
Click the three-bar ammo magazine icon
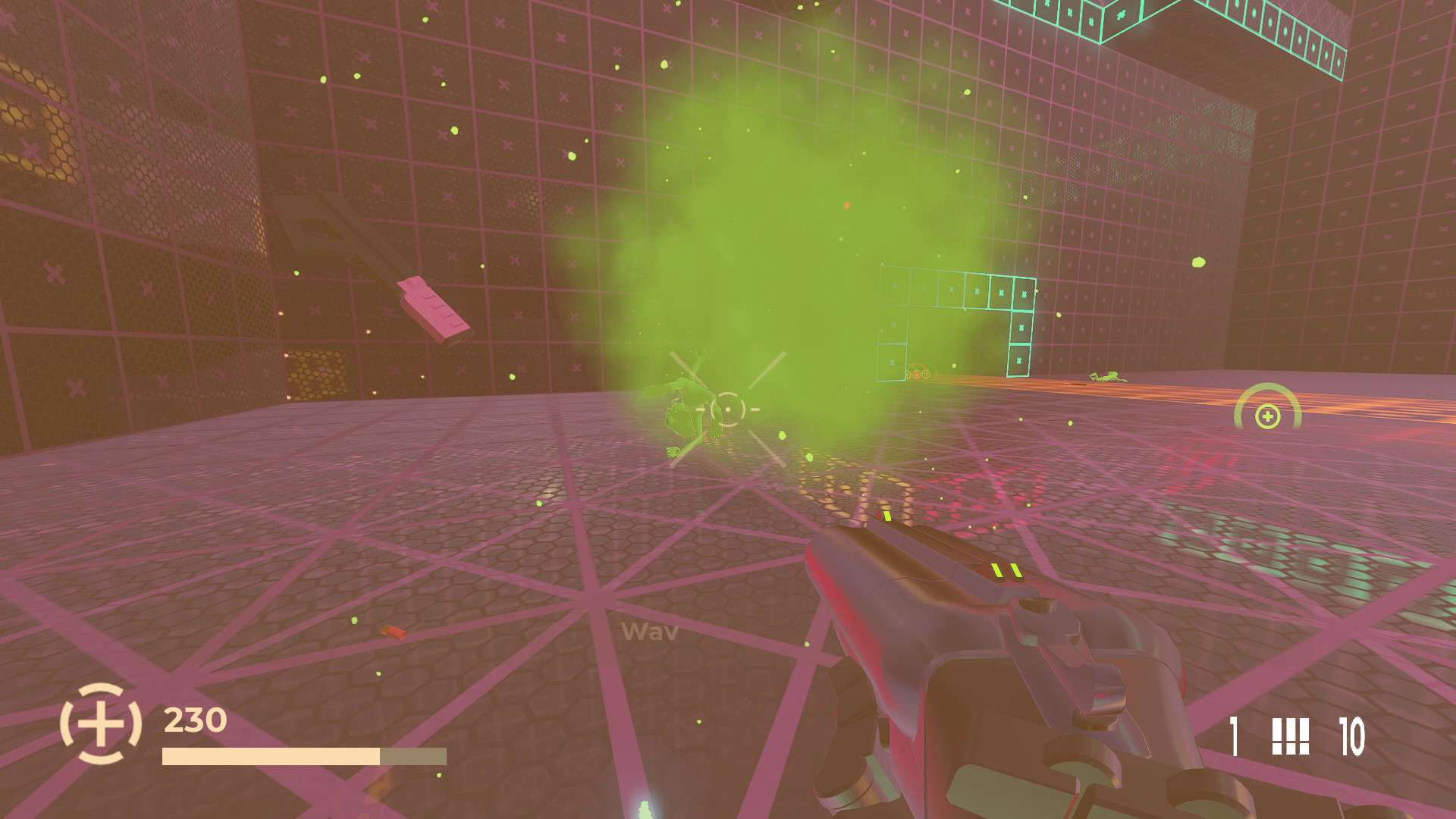[1290, 736]
